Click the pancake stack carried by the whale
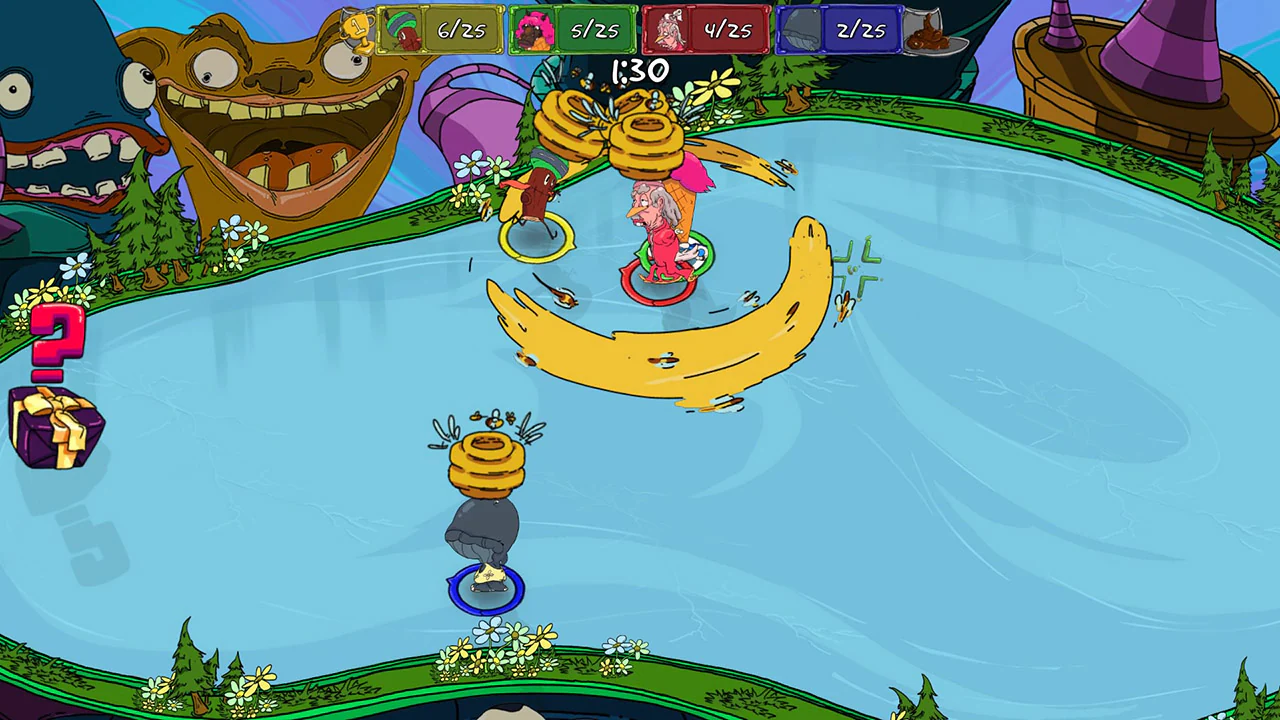 pos(489,465)
